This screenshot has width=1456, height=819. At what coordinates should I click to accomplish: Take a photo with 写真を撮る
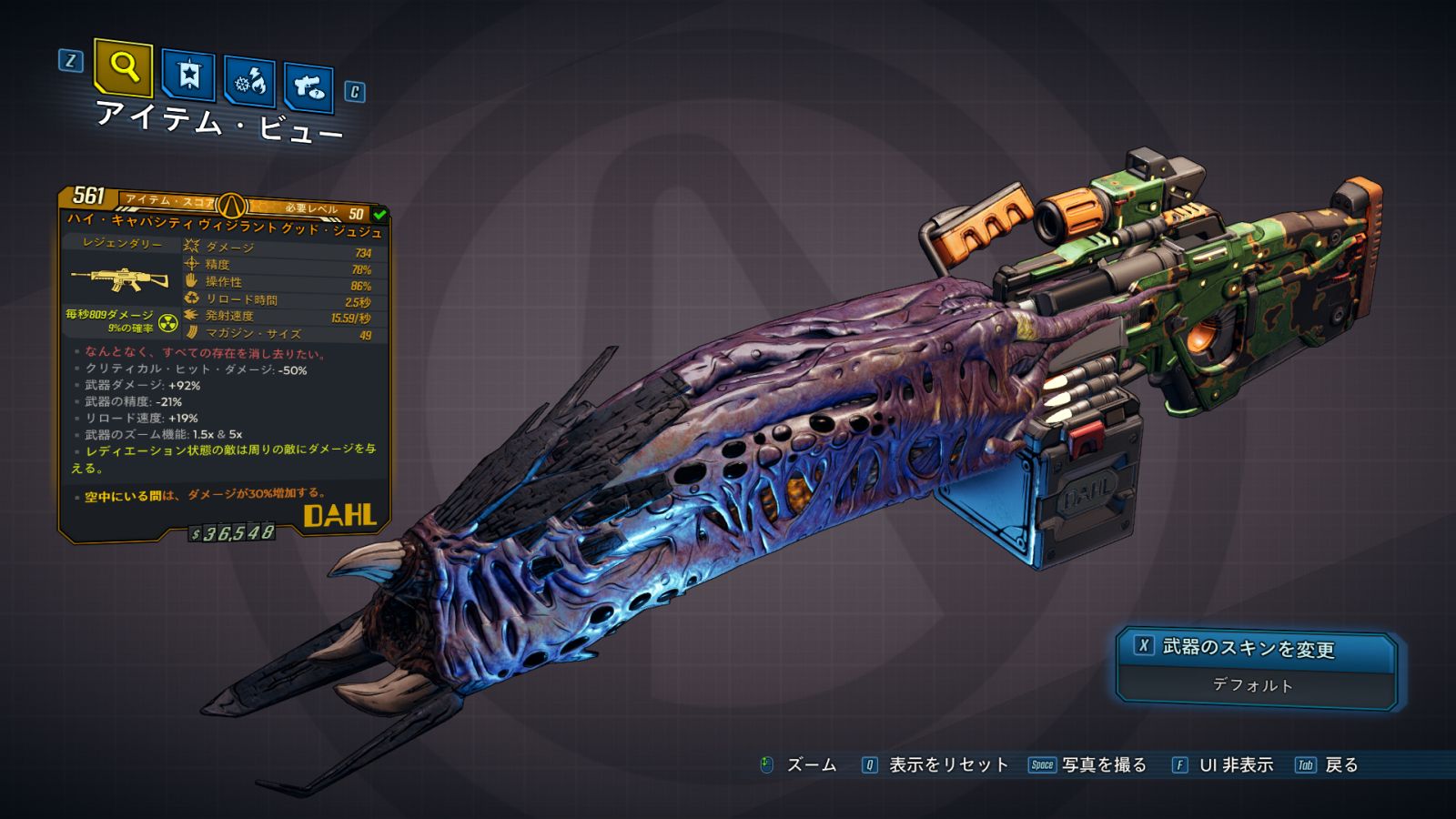[1103, 765]
